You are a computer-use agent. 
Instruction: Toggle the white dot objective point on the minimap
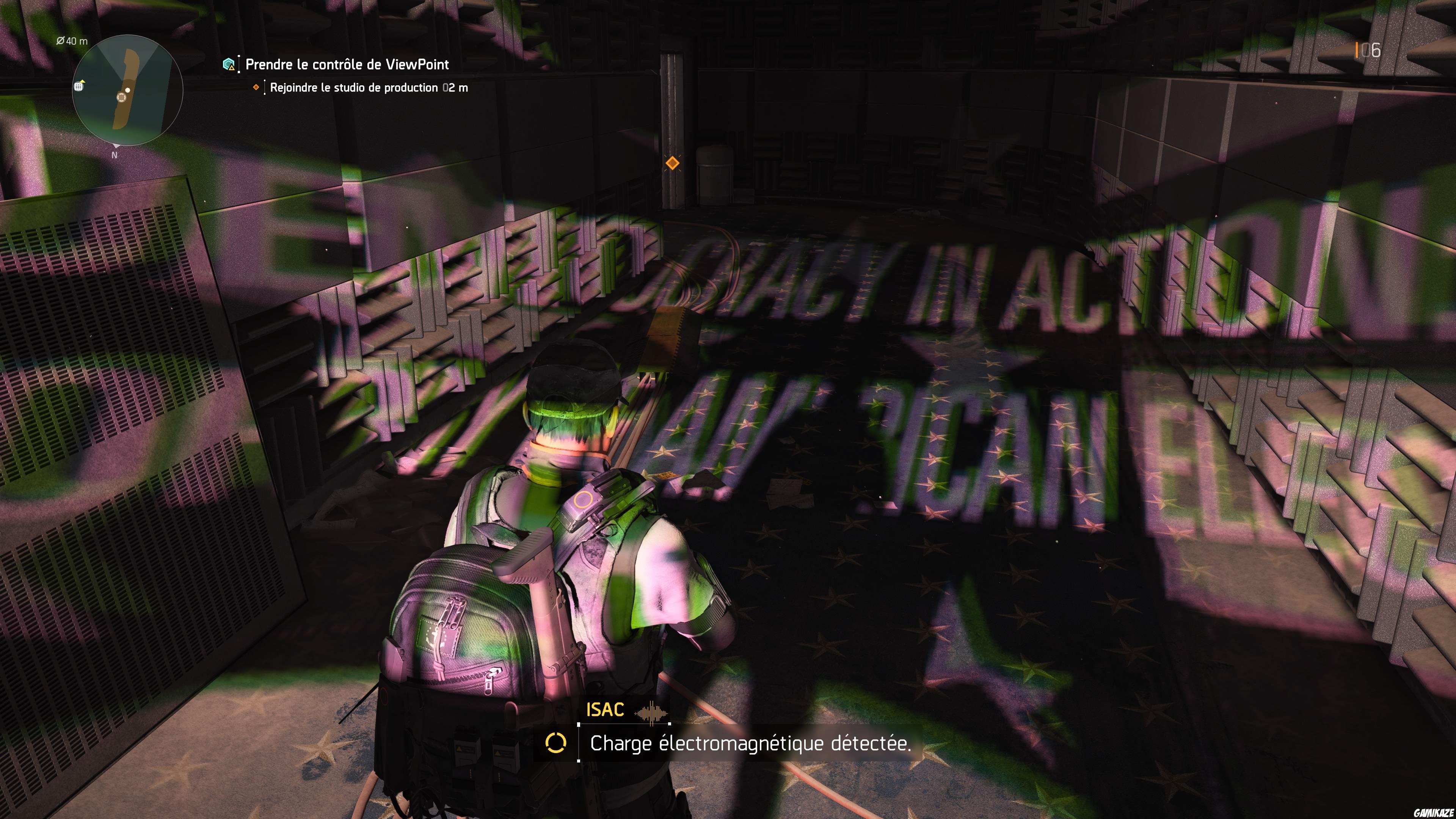point(128,91)
